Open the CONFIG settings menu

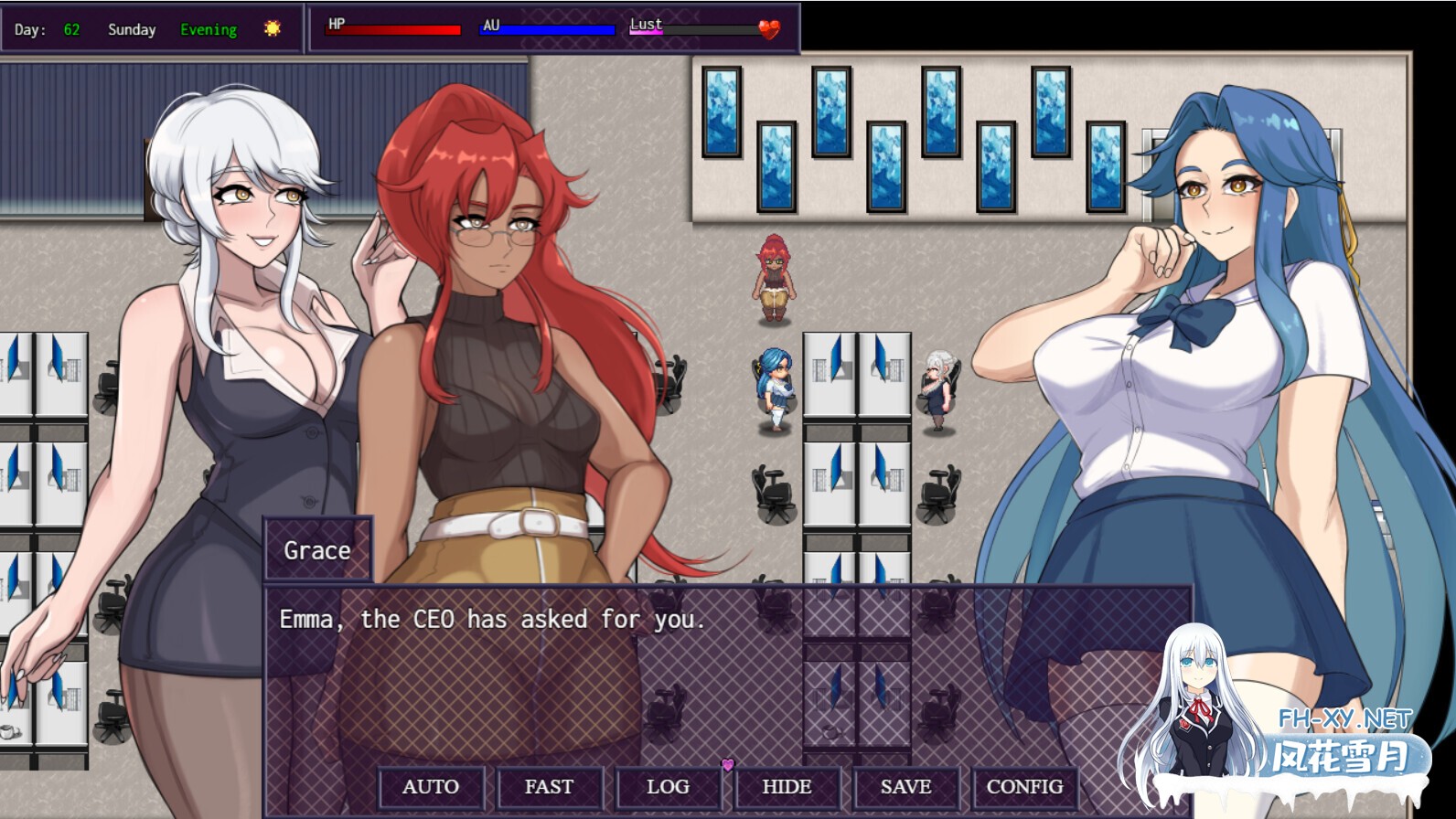[1022, 786]
